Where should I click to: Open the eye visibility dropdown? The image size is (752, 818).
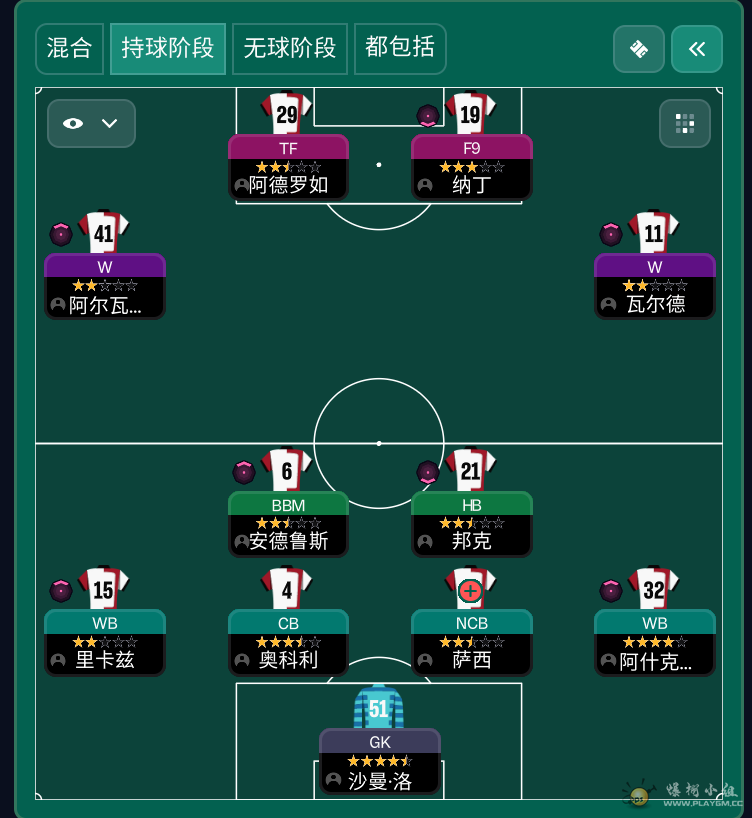pyautogui.click(x=91, y=123)
